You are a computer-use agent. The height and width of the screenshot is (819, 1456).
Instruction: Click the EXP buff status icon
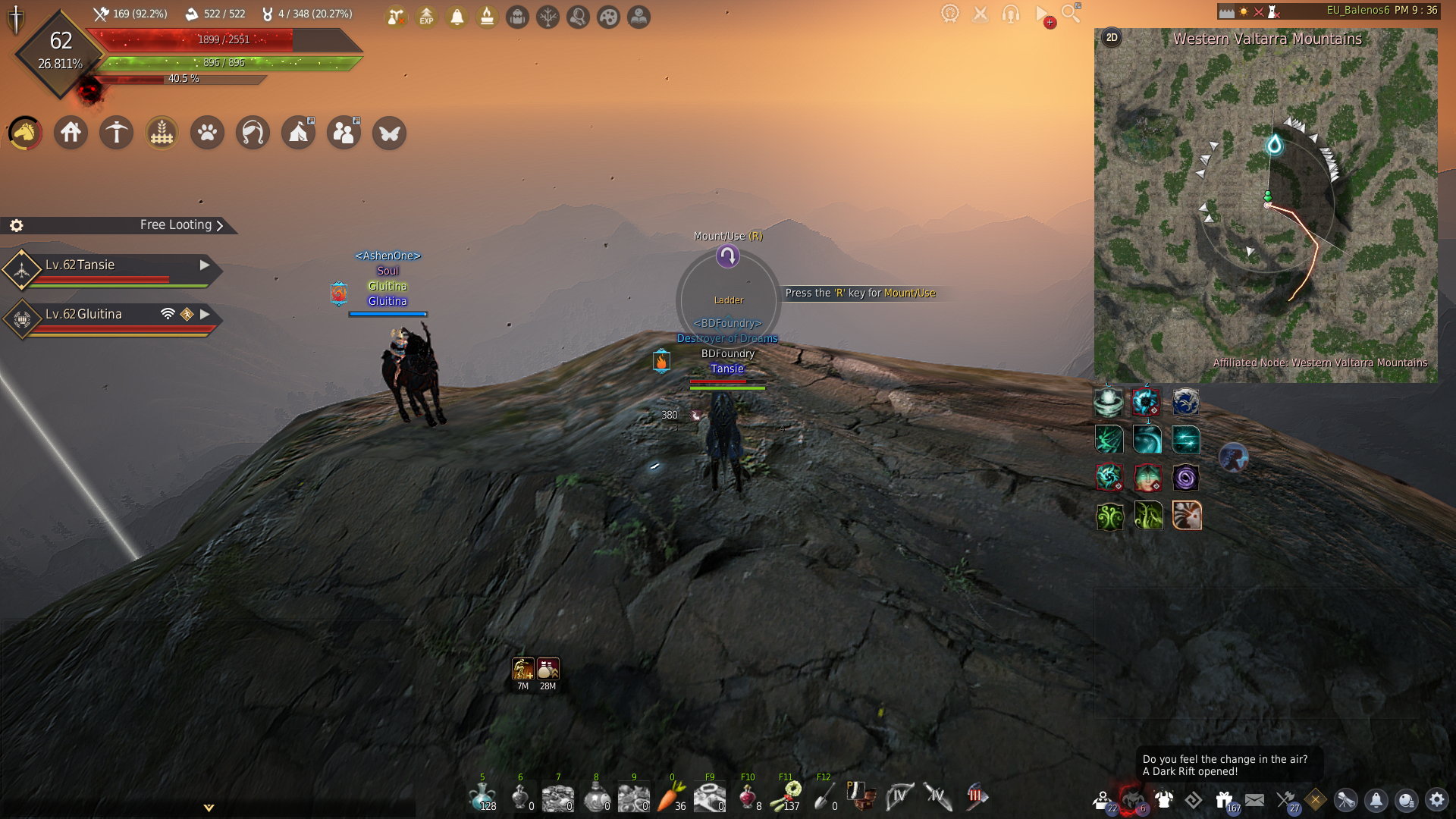click(x=427, y=17)
